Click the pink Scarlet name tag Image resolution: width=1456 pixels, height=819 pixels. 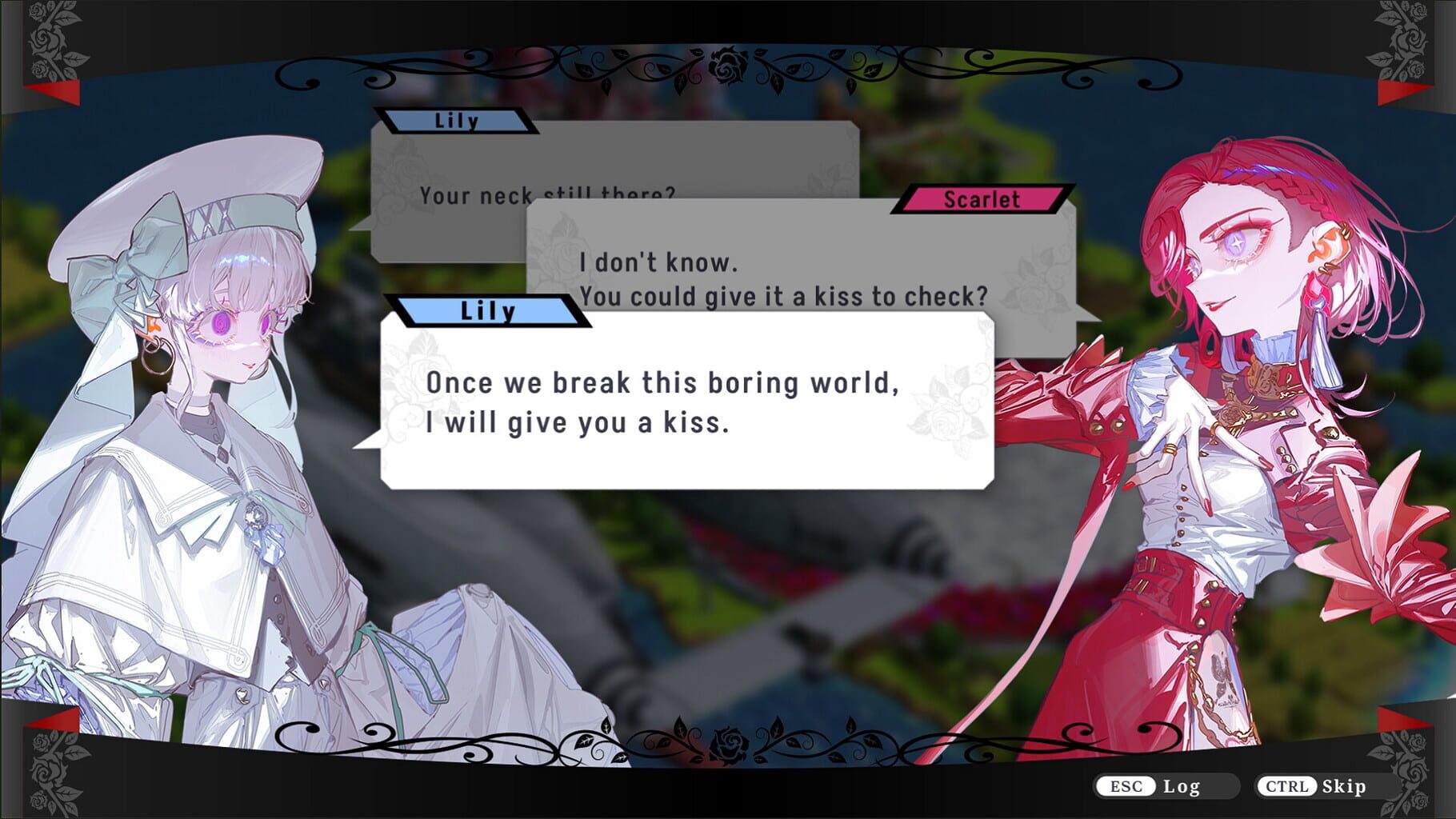pyautogui.click(x=983, y=201)
